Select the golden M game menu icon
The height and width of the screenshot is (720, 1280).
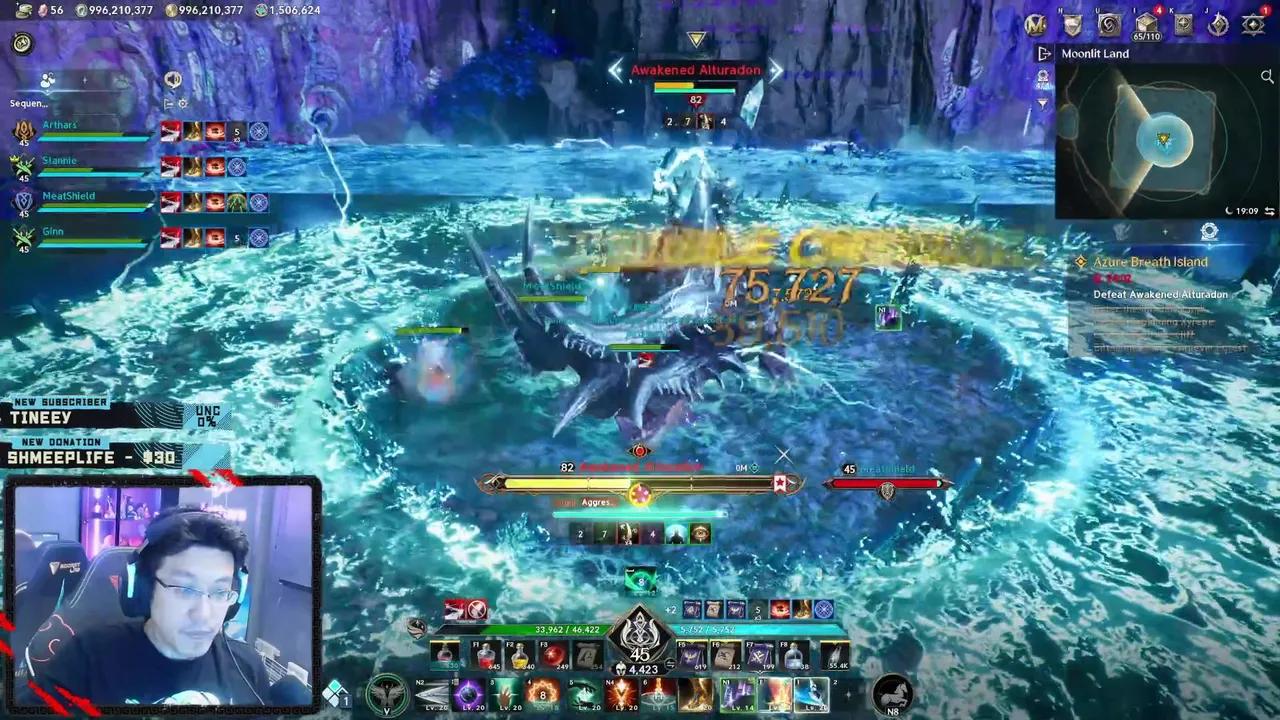pyautogui.click(x=1037, y=25)
